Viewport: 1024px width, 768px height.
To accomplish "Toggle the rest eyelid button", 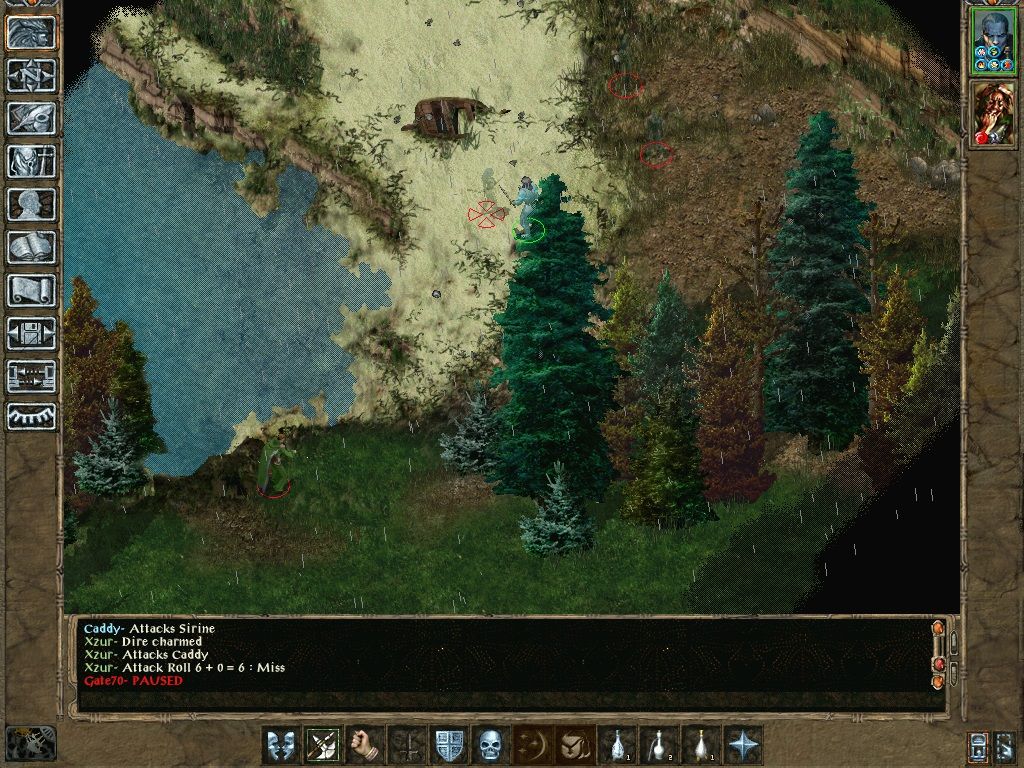I will click(32, 416).
